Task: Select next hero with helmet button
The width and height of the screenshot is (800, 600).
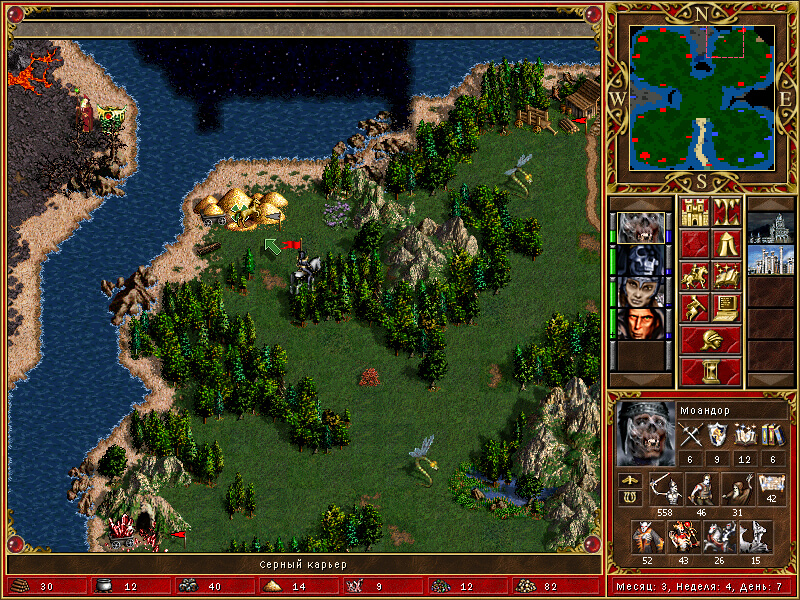Action: coord(710,340)
